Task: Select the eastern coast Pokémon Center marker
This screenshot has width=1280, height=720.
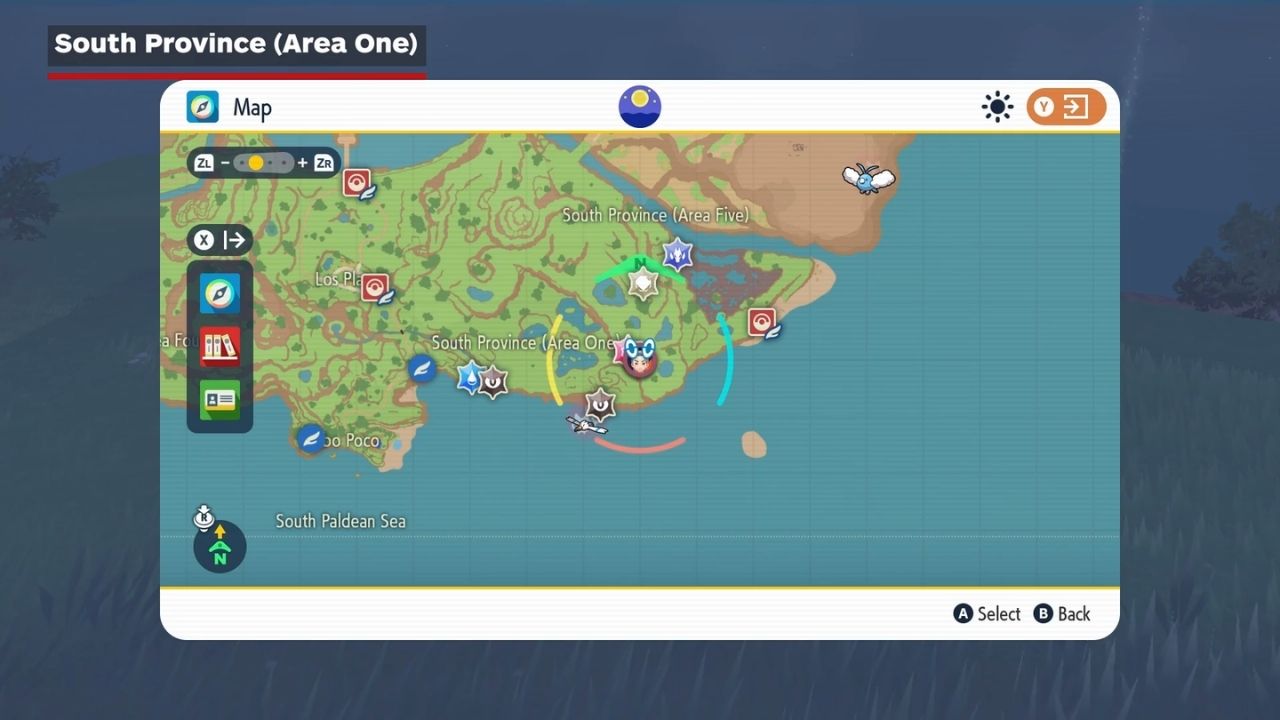Action: tap(763, 322)
